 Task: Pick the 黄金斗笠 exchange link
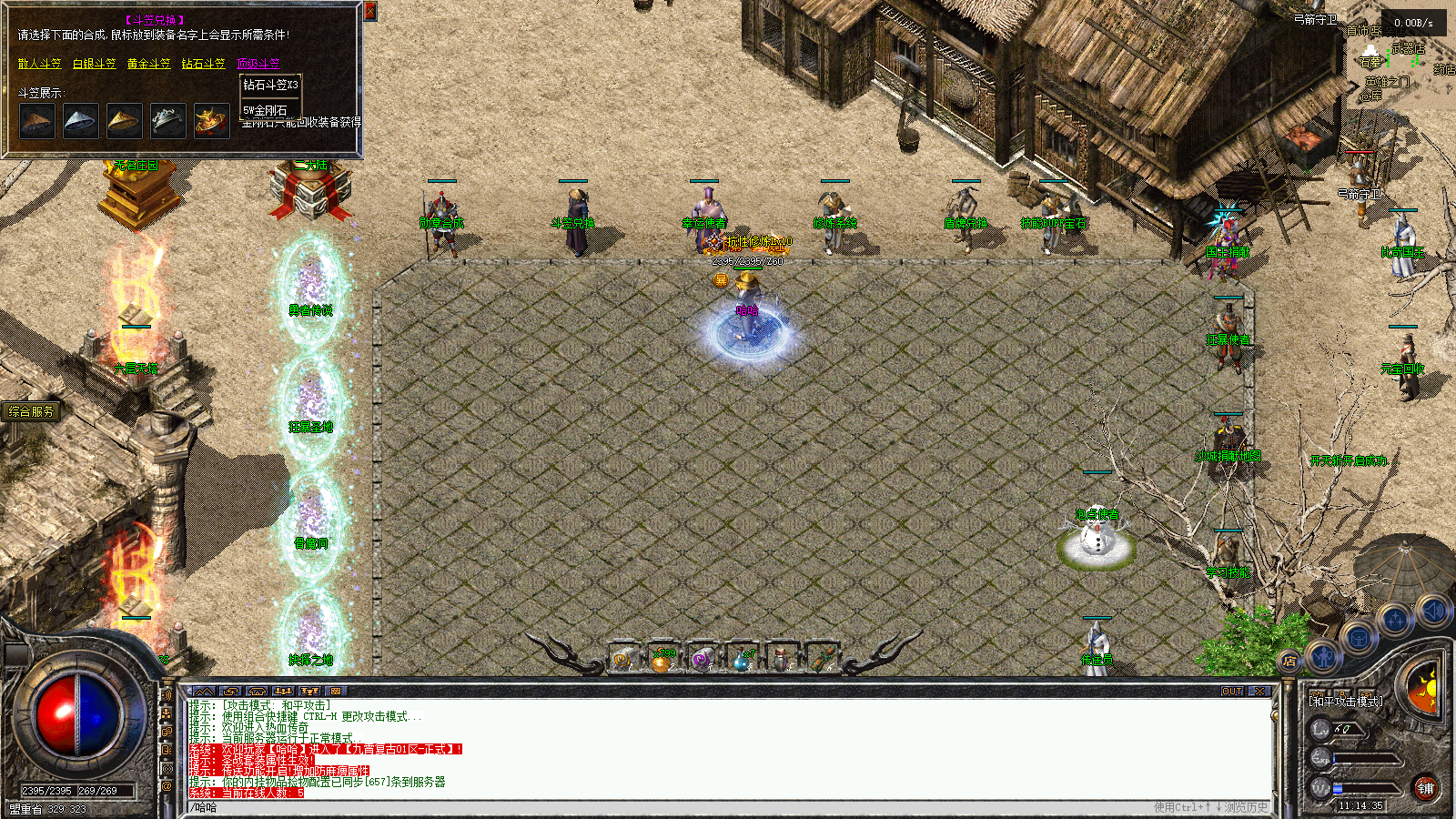point(148,64)
